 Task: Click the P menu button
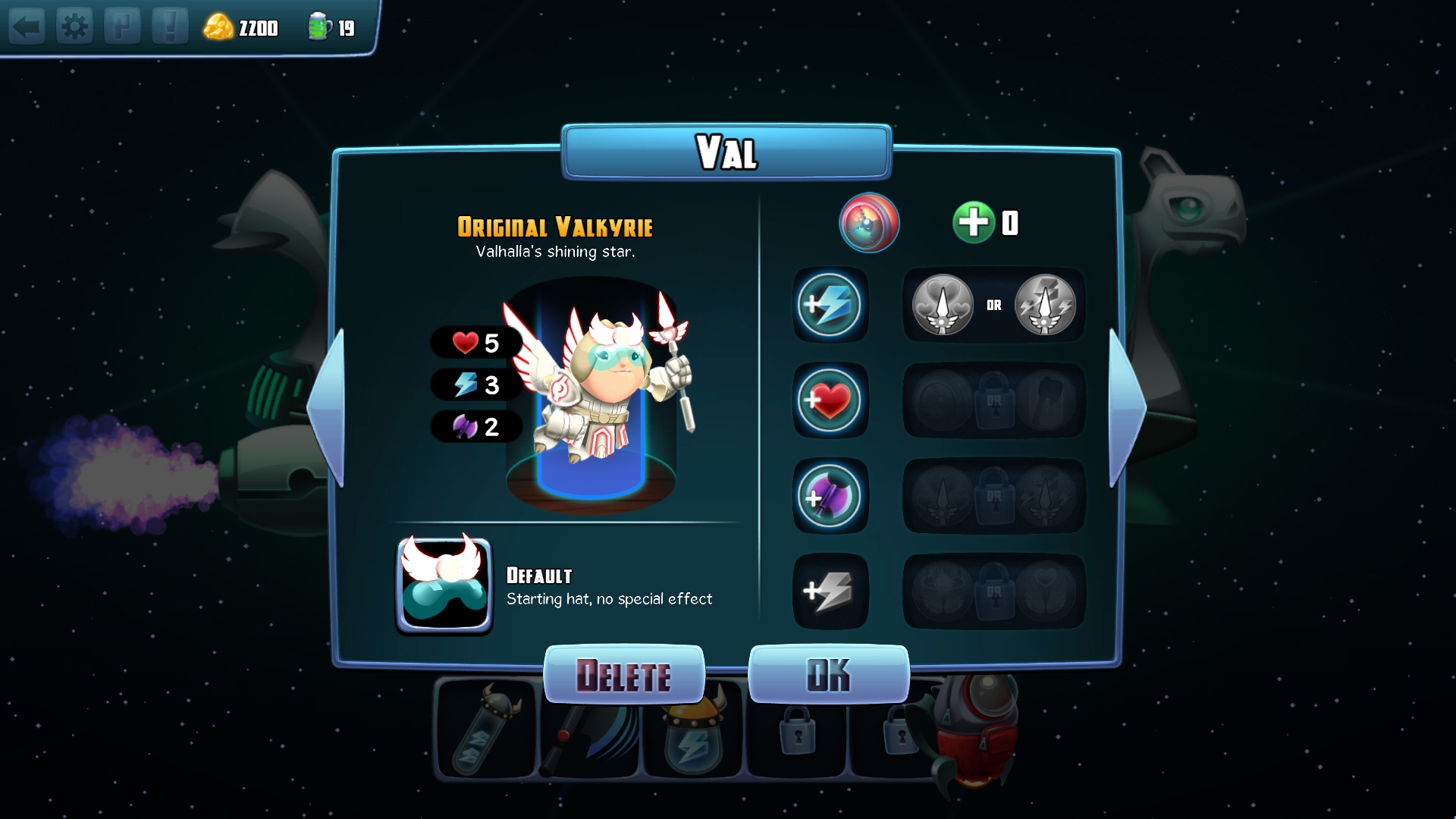(121, 27)
